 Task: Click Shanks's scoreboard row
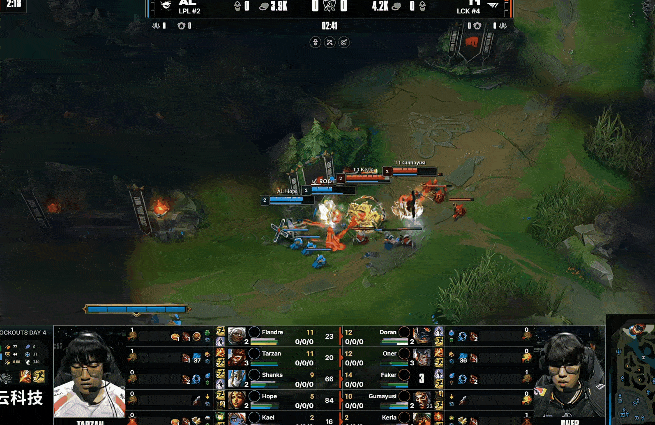[x=280, y=377]
